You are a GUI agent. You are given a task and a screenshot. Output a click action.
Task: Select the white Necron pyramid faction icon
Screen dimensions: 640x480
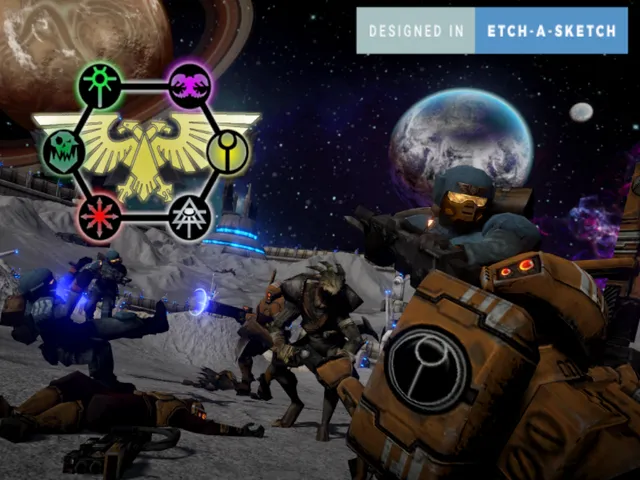[189, 217]
